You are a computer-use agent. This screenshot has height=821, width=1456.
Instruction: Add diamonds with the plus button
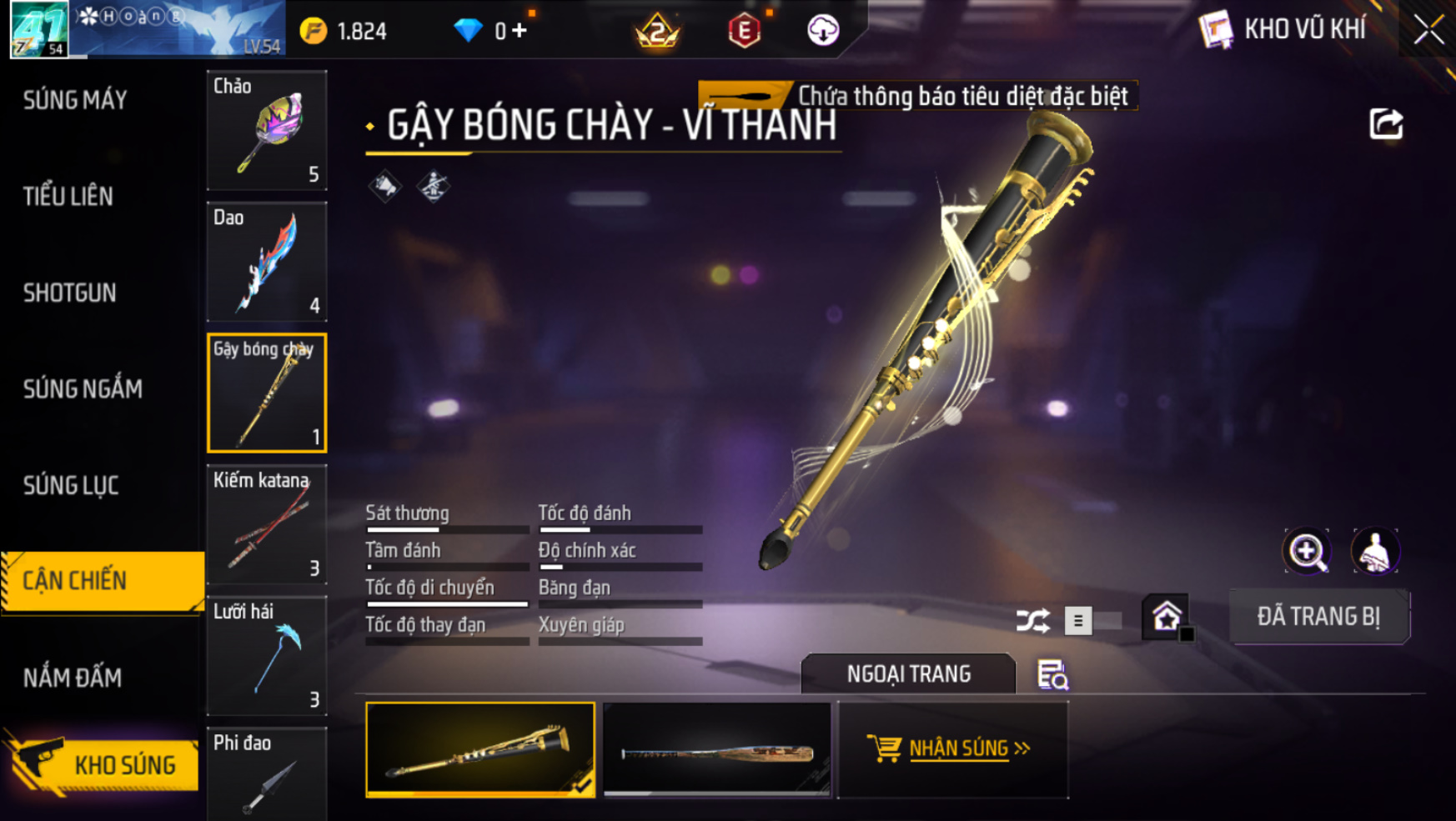coord(520,31)
